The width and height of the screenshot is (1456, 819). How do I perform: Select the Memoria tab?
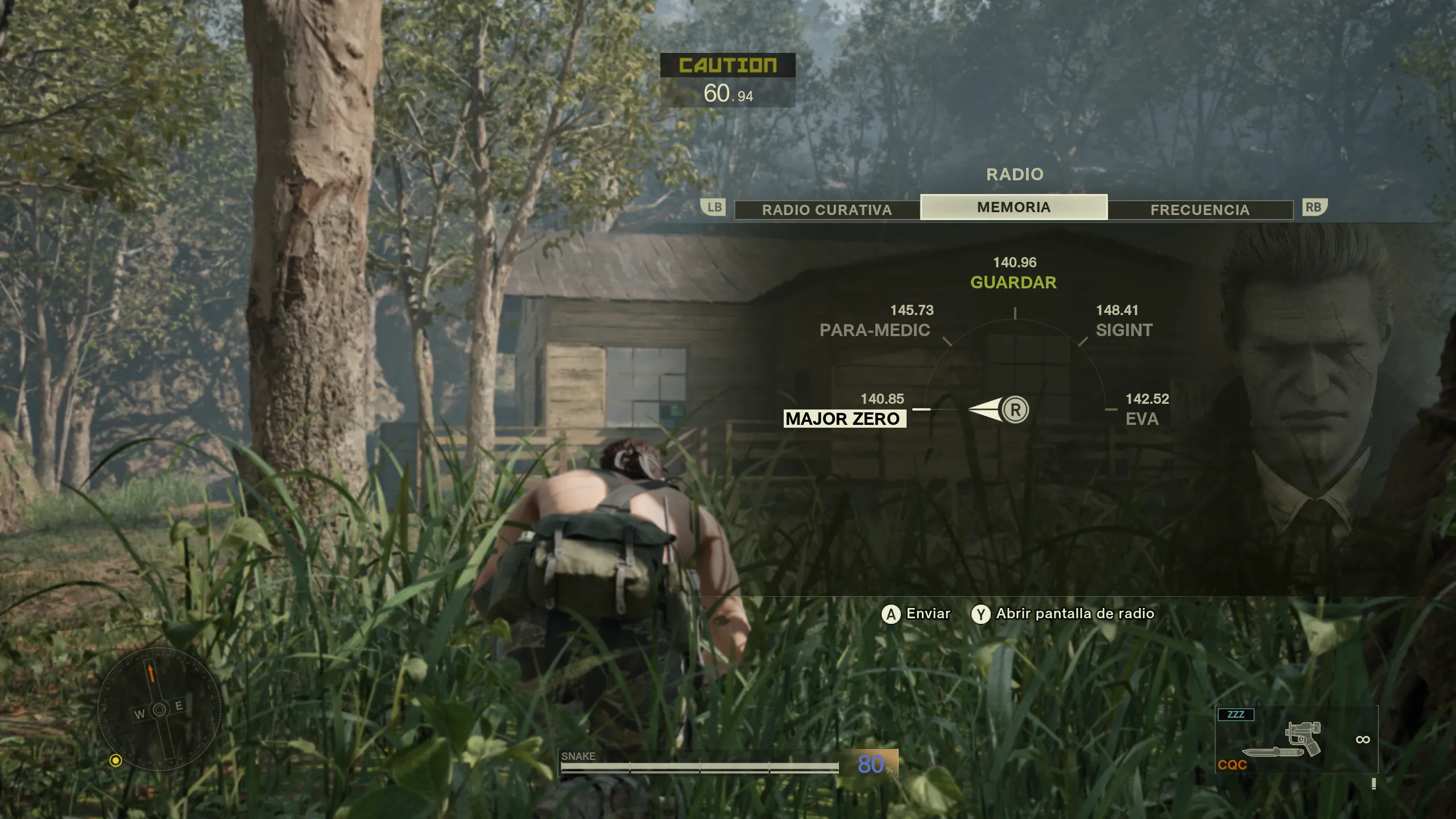pos(1014,207)
